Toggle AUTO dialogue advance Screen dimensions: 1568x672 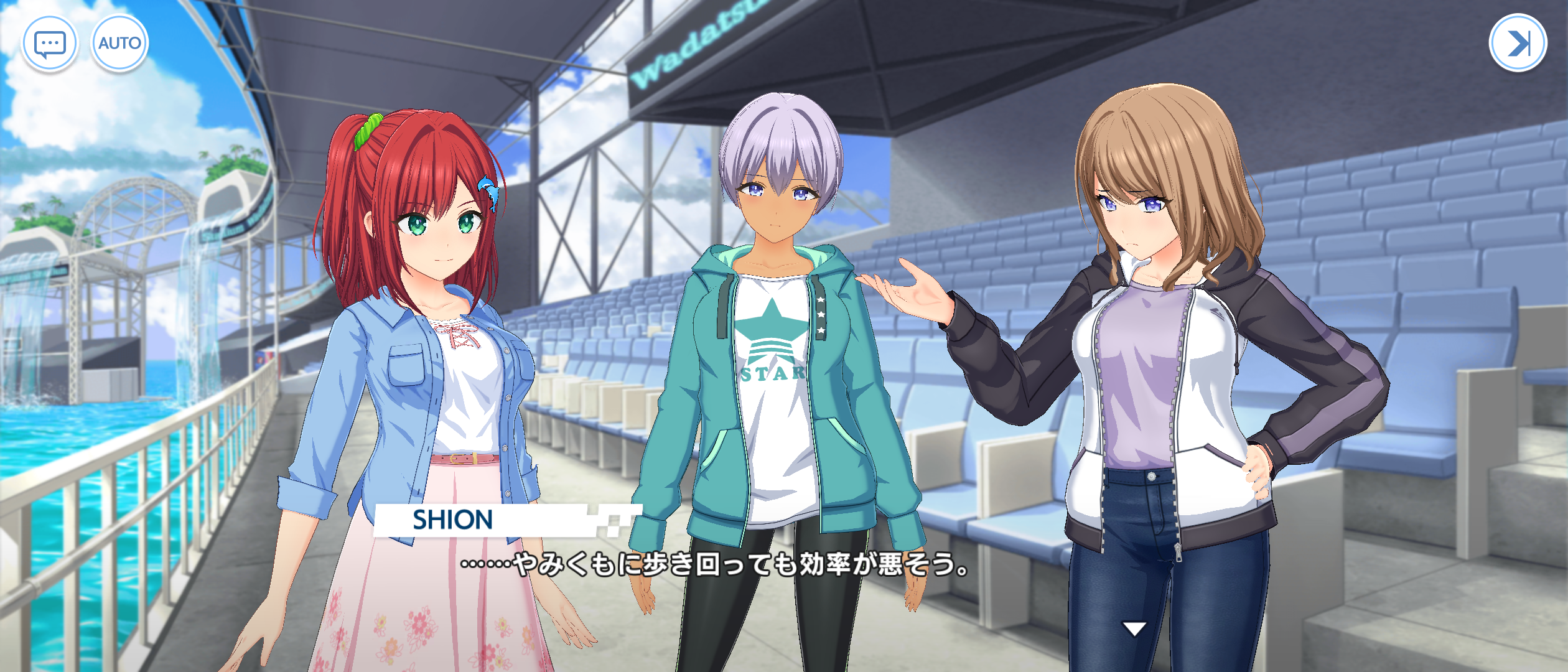pos(119,44)
